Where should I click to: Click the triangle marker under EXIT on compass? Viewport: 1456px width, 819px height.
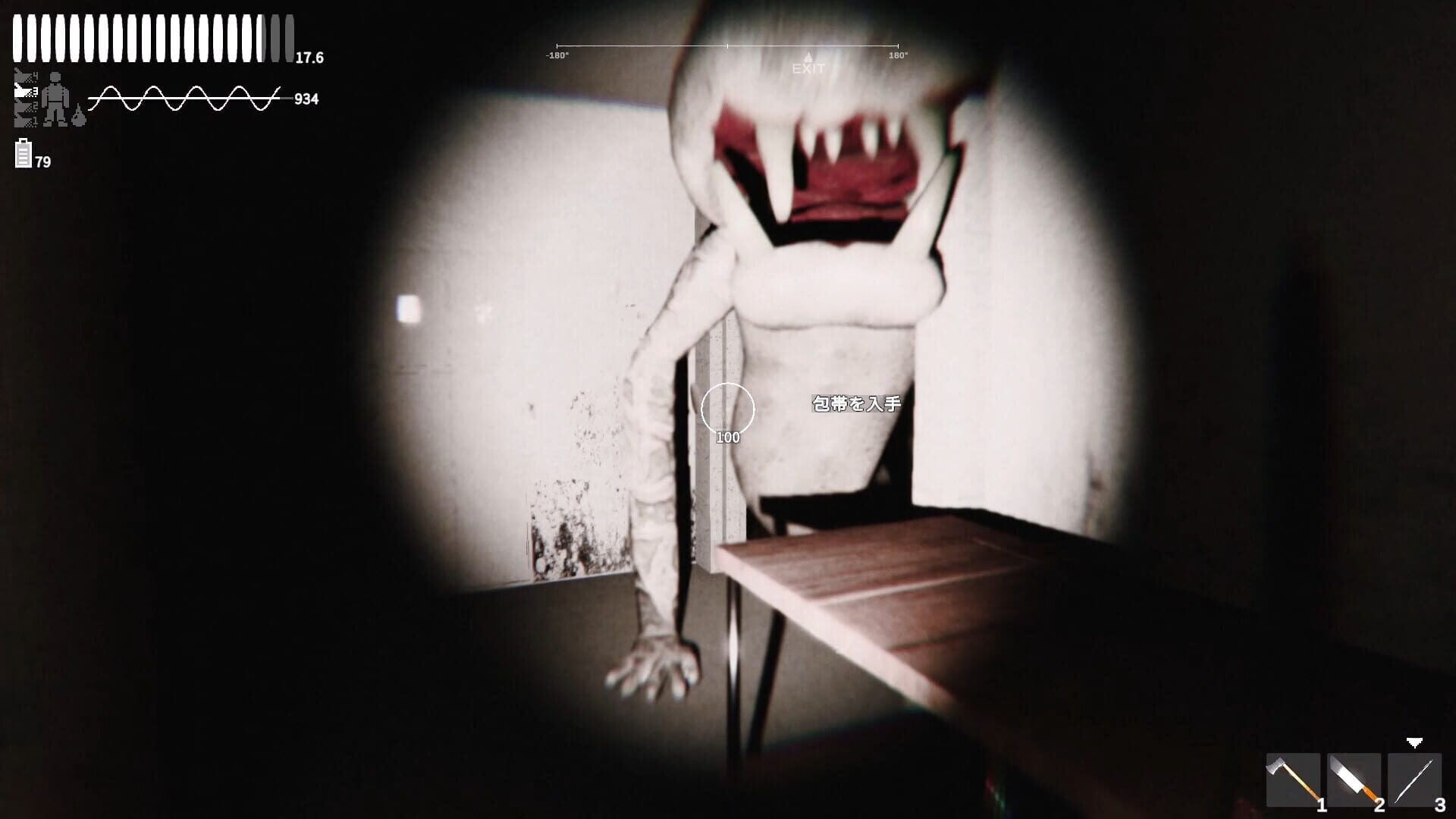[808, 55]
